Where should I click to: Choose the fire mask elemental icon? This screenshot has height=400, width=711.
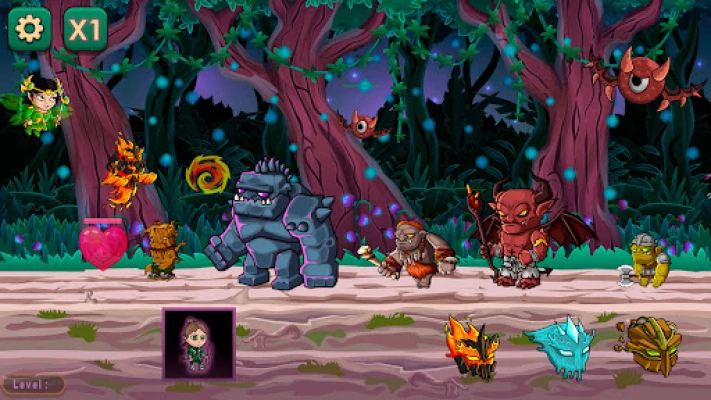pos(471,347)
